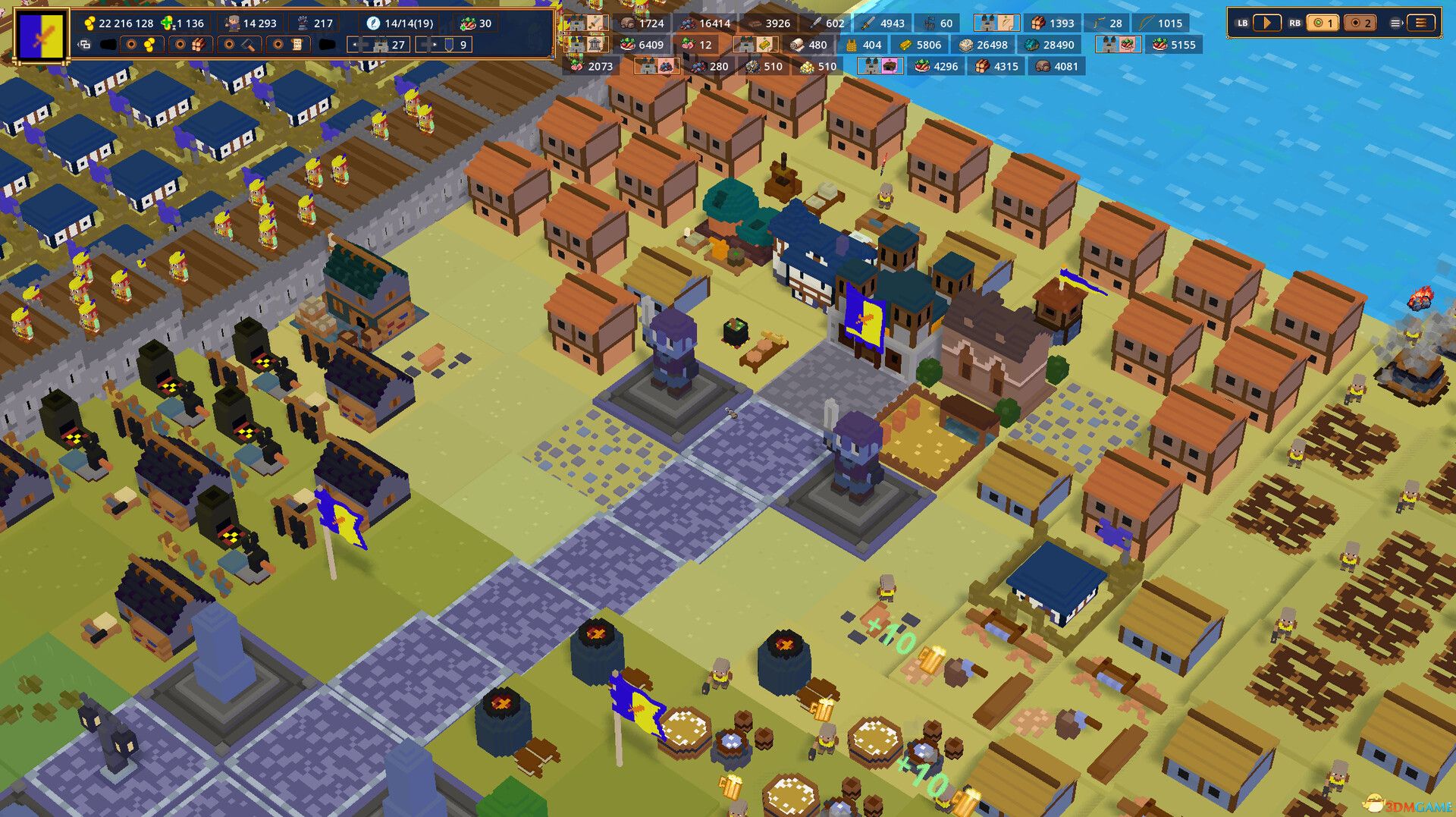Screen dimensions: 1456x817
Task: Click the left arrow beside the castle counter
Action: 356,45
